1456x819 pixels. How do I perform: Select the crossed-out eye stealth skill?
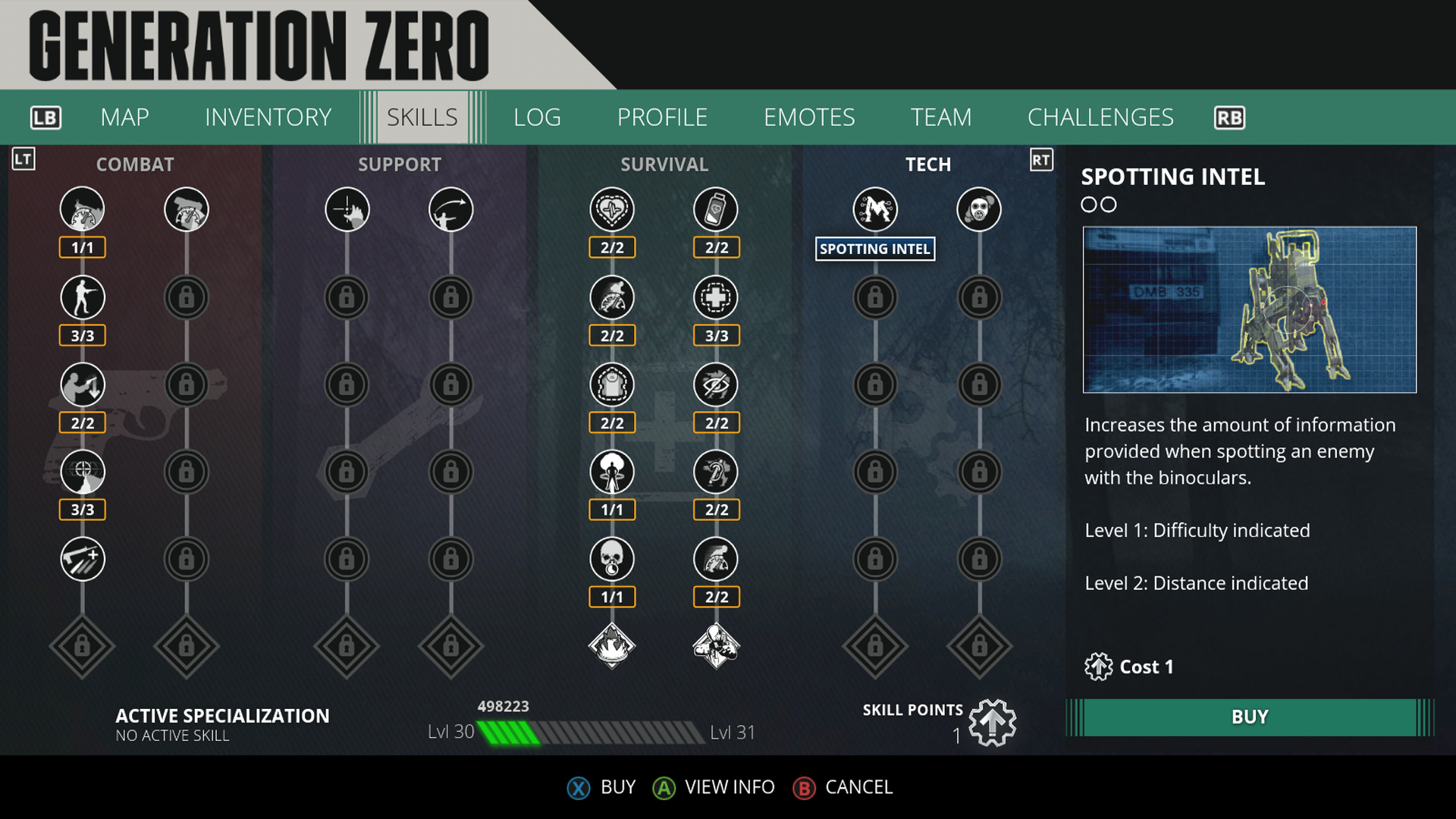click(x=716, y=384)
